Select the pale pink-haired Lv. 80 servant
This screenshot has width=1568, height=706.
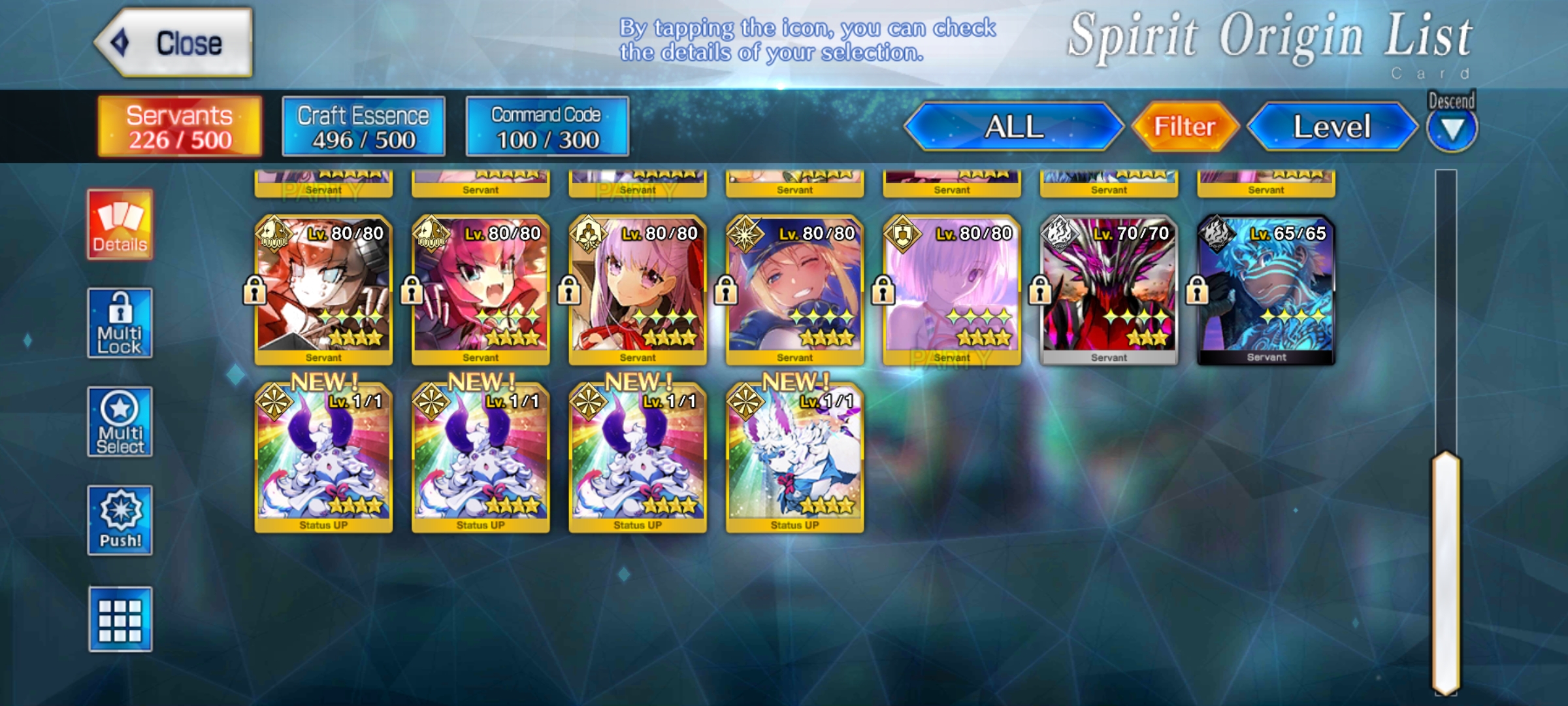(951, 290)
